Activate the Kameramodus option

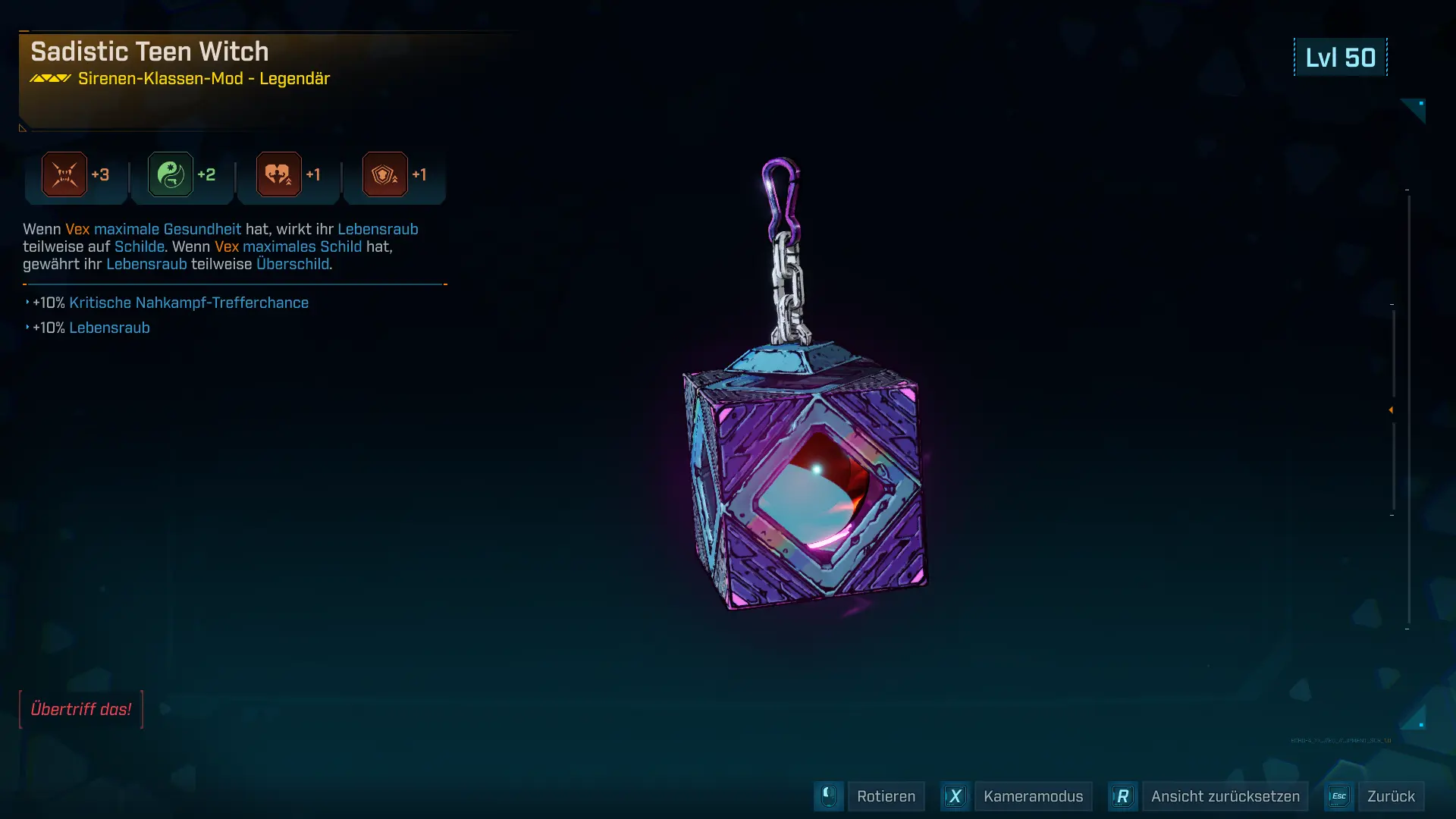[1032, 796]
